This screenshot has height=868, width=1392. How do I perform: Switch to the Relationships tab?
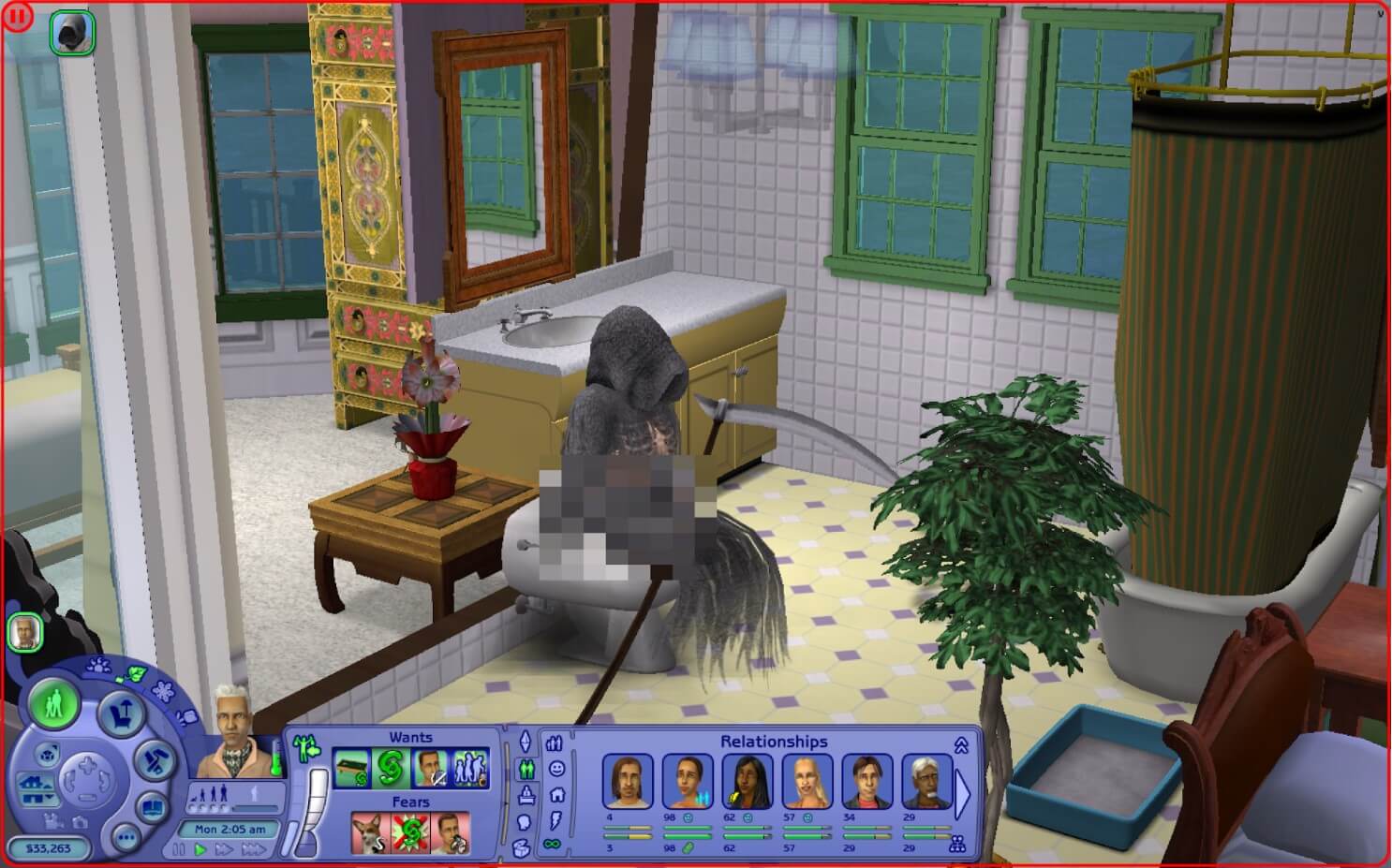pos(526,769)
